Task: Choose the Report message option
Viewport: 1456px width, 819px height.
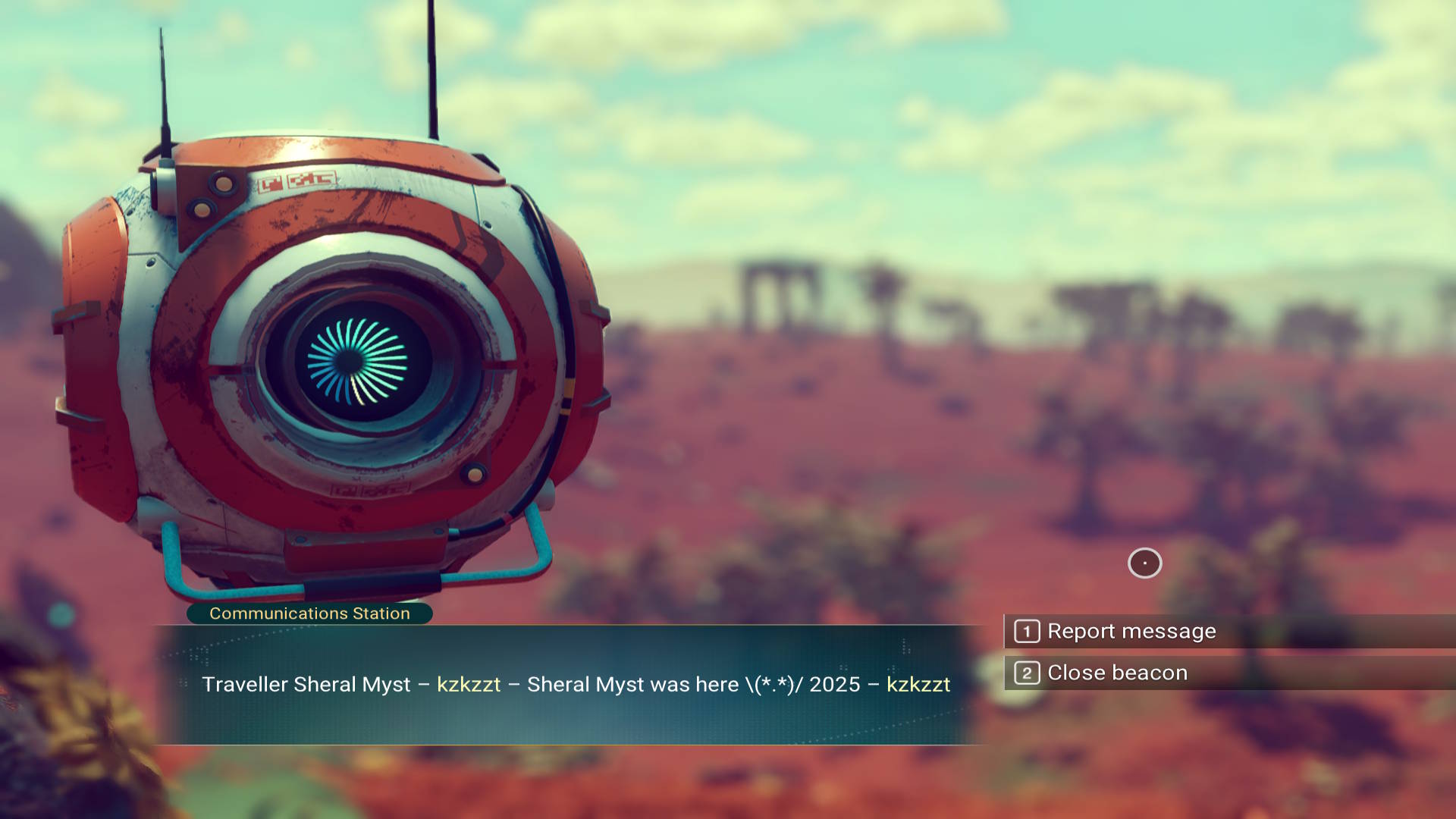Action: [x=1131, y=631]
